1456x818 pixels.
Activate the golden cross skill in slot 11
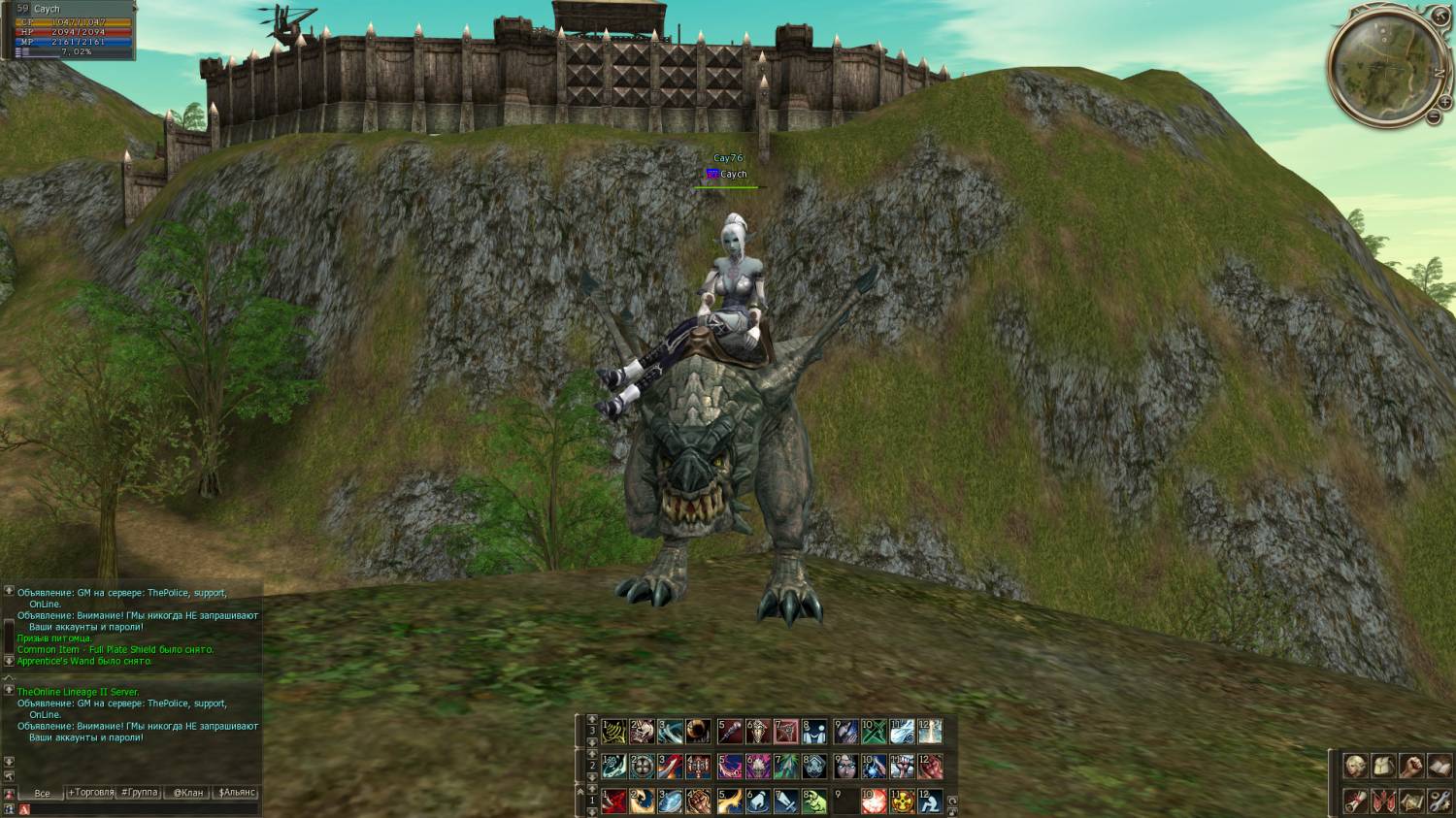tap(903, 802)
